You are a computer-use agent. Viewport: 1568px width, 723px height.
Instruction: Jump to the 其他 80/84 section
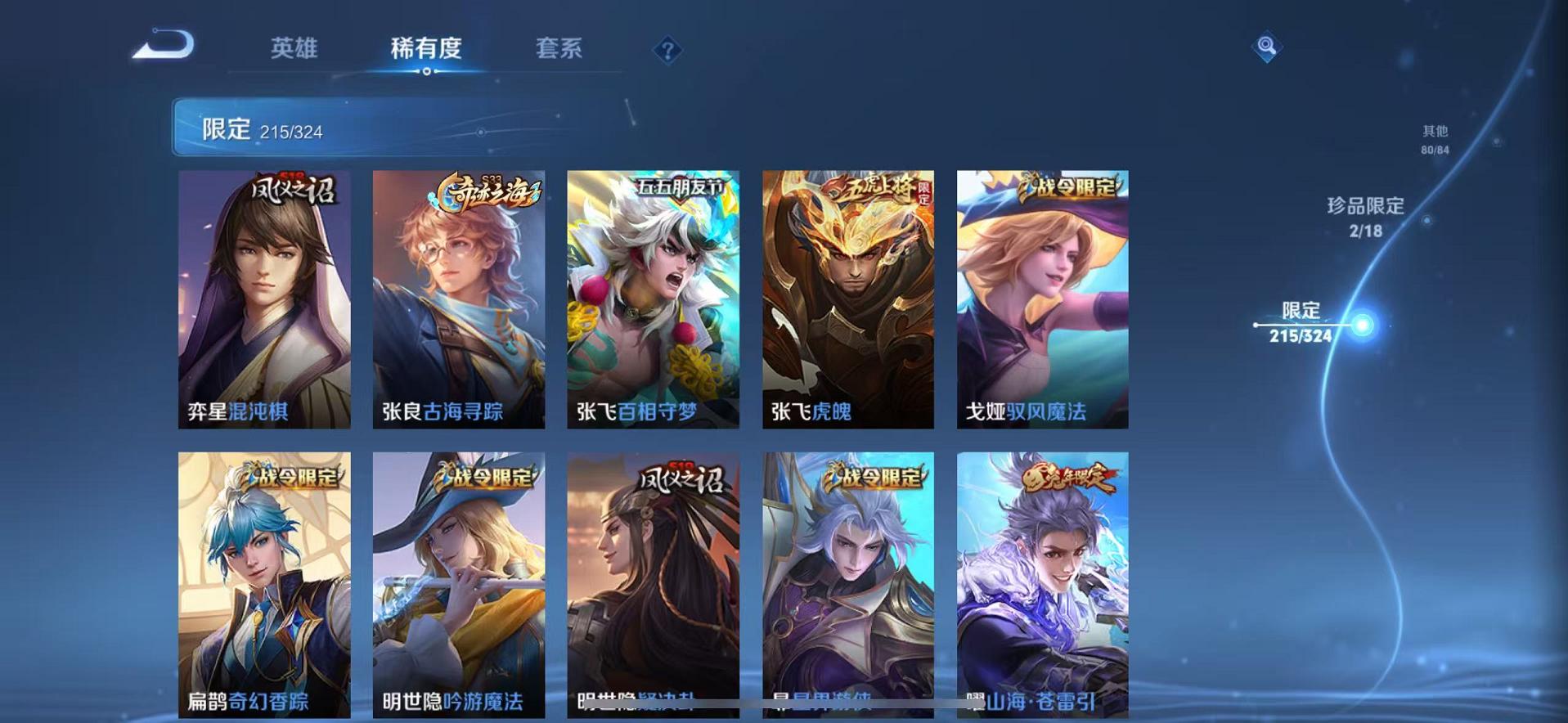[x=1434, y=137]
